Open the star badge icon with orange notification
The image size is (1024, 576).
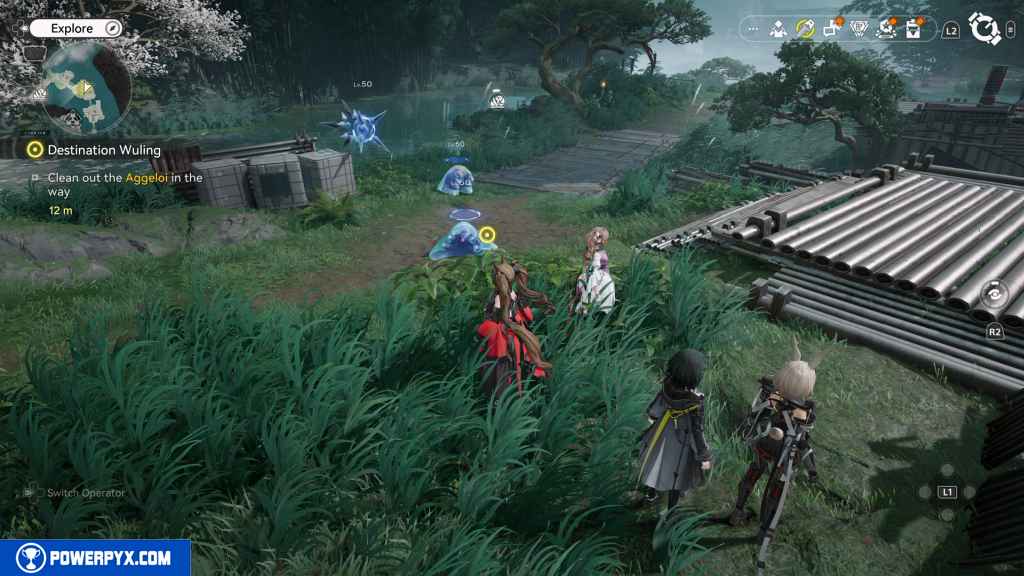[x=886, y=30]
